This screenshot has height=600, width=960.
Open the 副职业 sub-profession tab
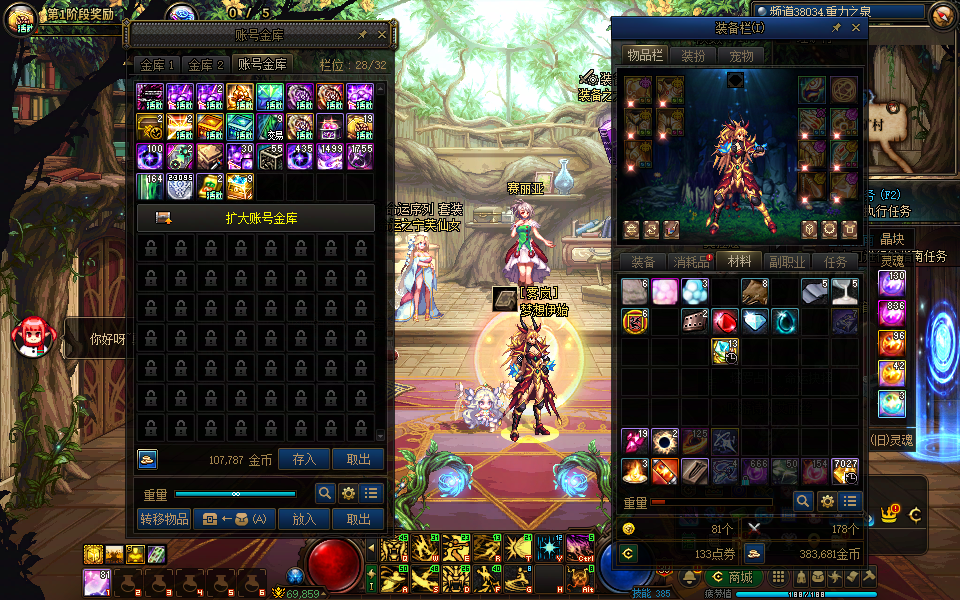coord(787,262)
